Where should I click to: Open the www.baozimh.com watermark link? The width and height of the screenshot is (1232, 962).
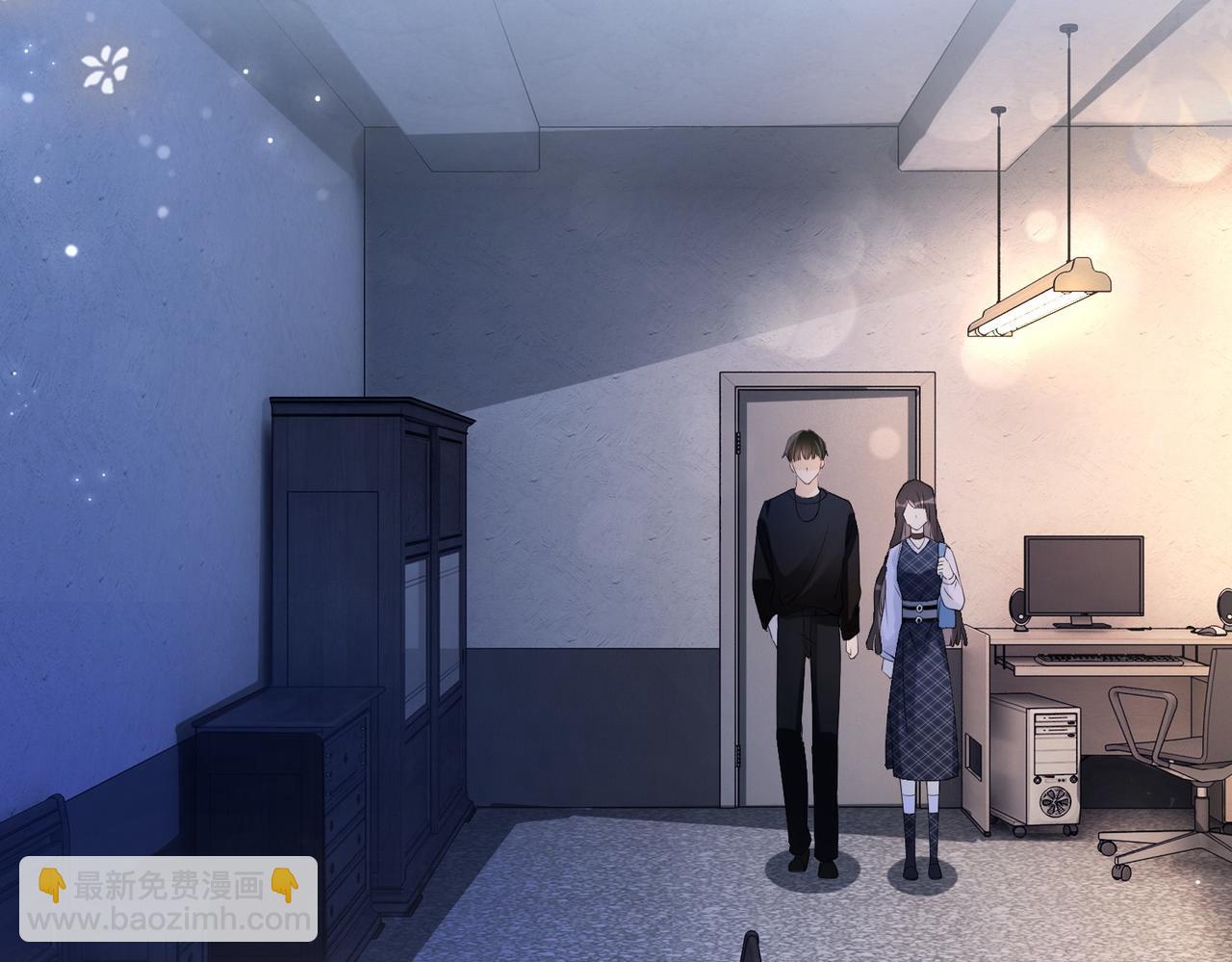(x=168, y=919)
